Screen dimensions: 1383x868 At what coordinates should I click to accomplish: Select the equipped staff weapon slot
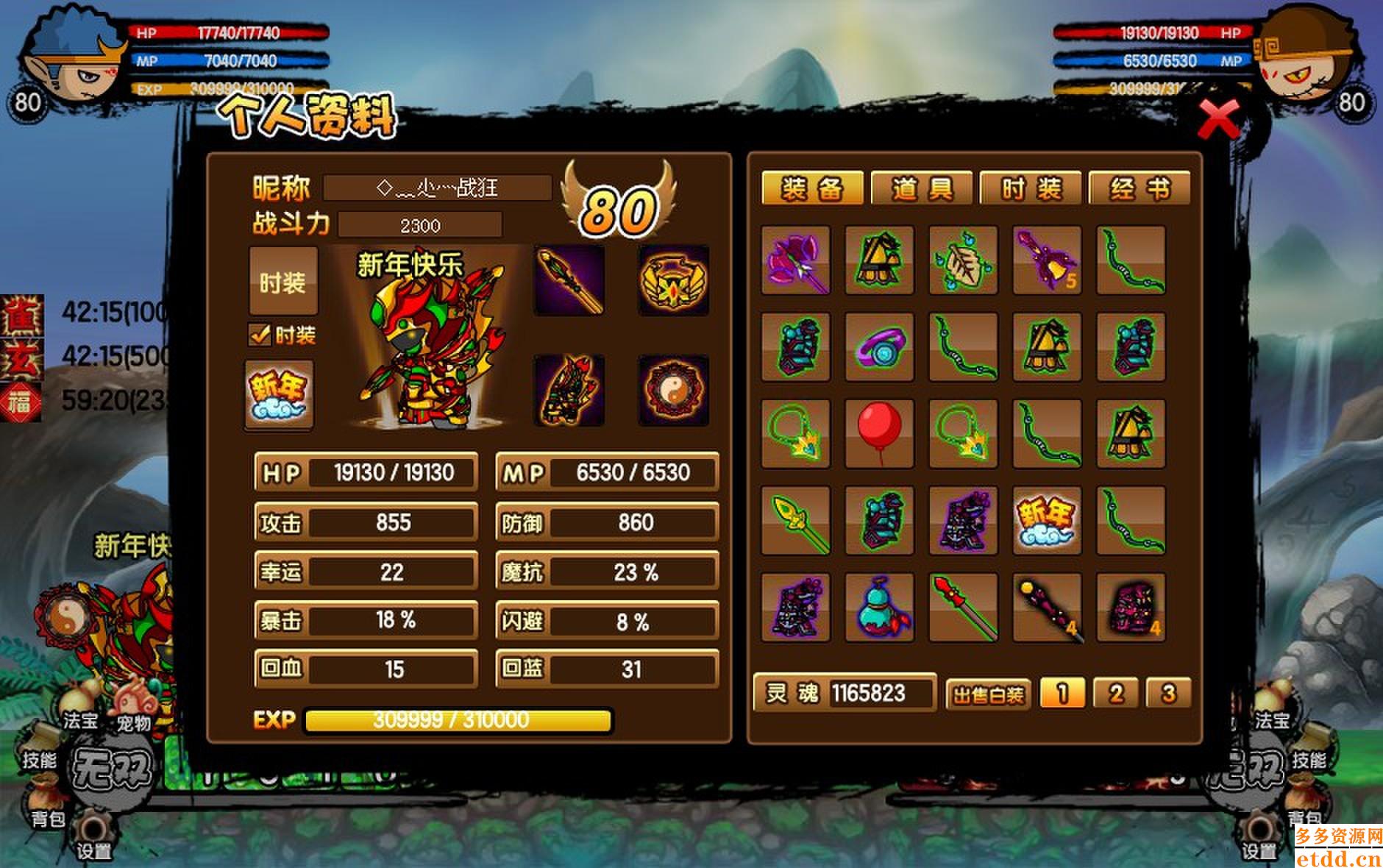[569, 281]
